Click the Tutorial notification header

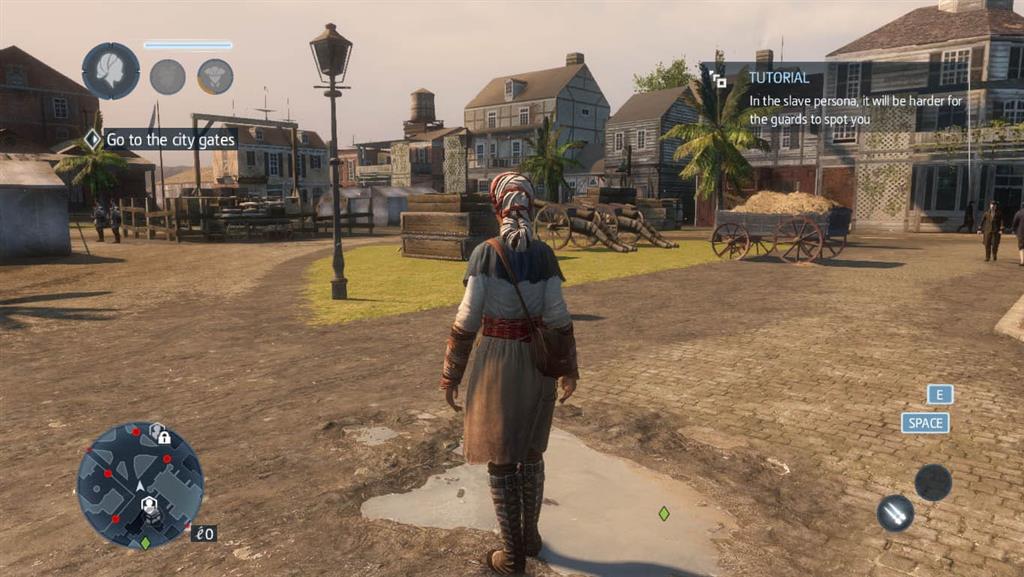(778, 77)
